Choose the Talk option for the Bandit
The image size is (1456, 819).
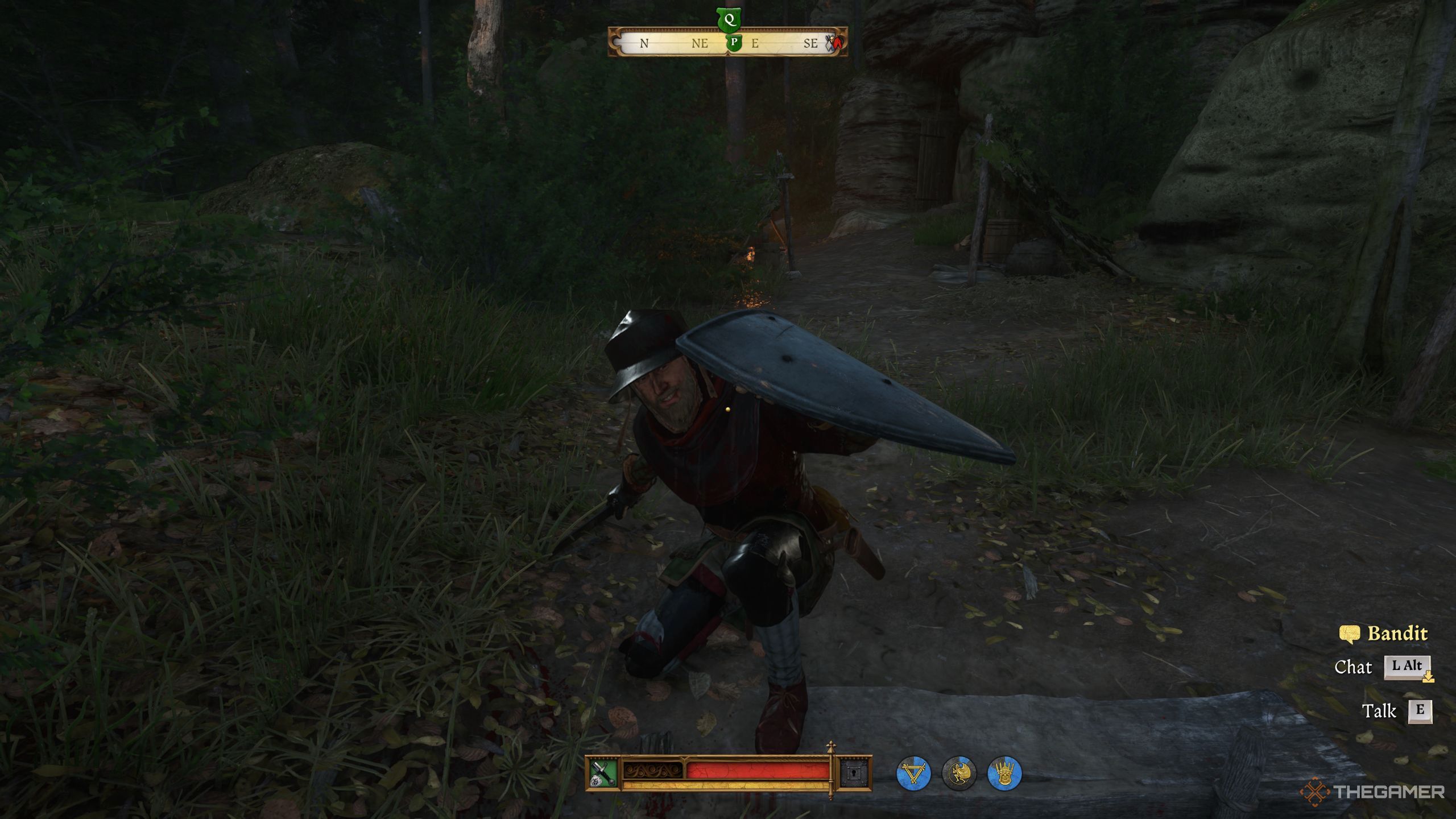(x=1420, y=710)
